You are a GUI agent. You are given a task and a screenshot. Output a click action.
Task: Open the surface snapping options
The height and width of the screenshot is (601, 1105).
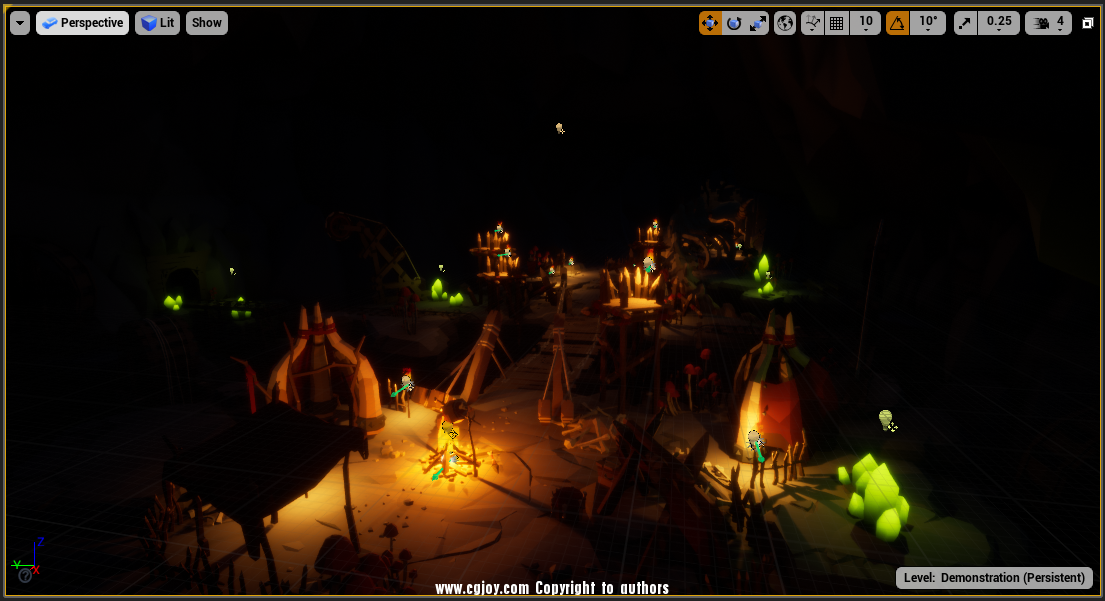pos(813,23)
